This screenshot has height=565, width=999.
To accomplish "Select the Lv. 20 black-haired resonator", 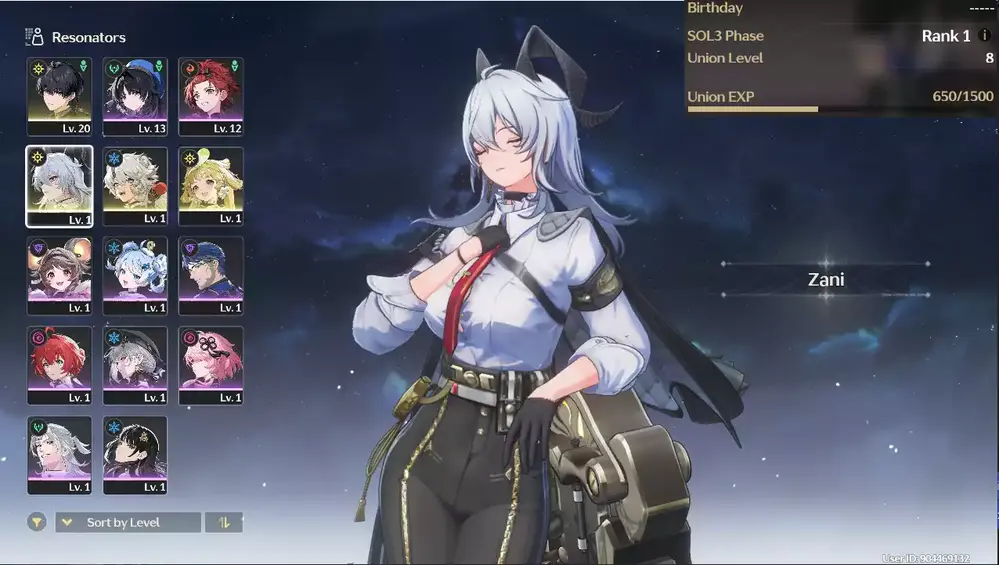I will pyautogui.click(x=59, y=96).
